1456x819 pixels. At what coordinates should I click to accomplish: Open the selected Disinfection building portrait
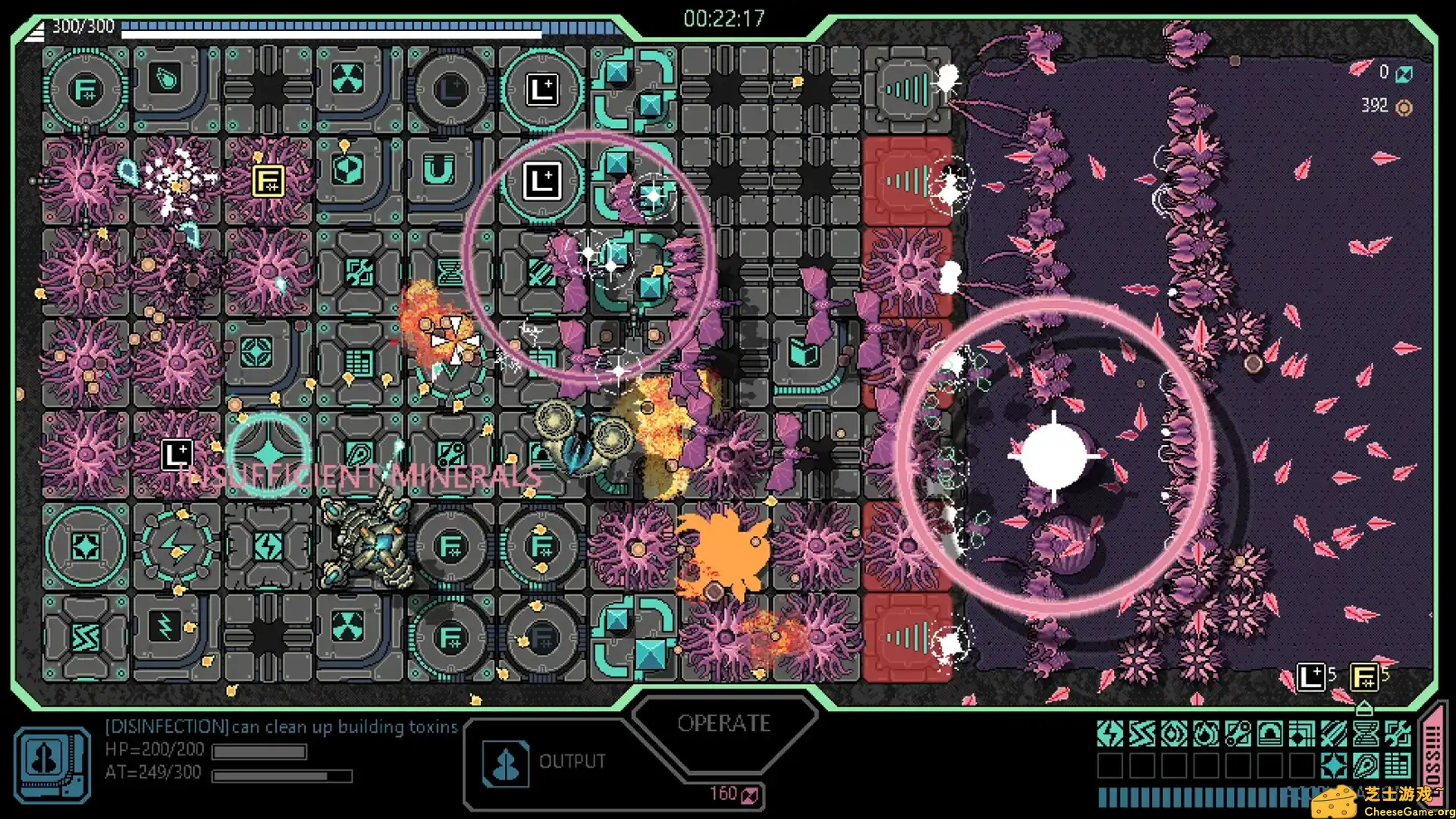(x=52, y=764)
